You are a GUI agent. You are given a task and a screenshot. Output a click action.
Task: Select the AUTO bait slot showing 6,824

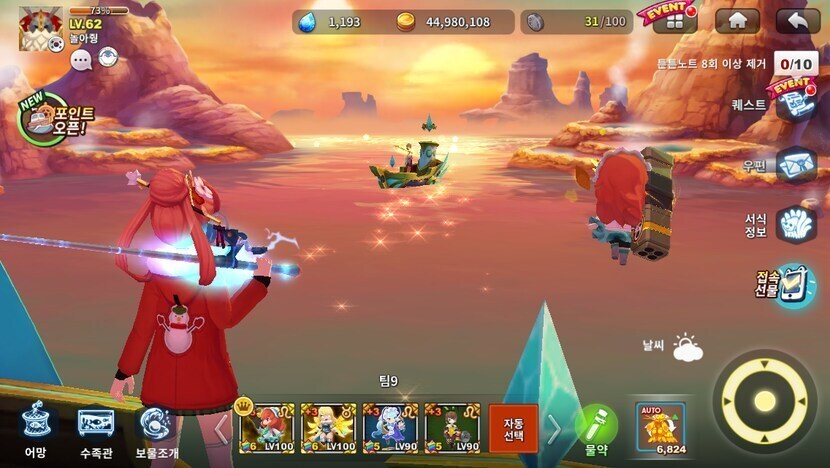(661, 428)
